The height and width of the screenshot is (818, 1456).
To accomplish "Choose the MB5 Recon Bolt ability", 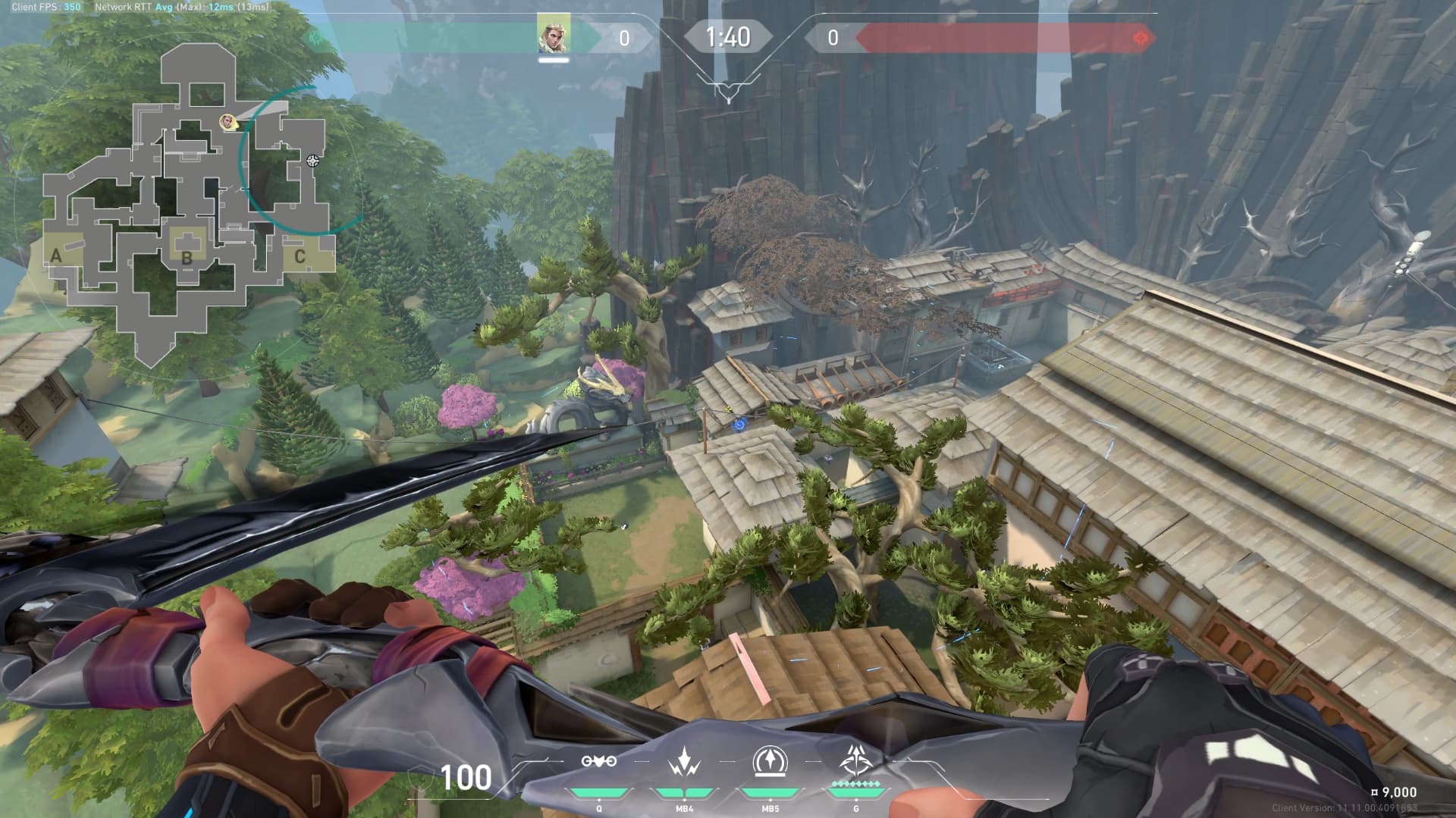I will point(770,761).
